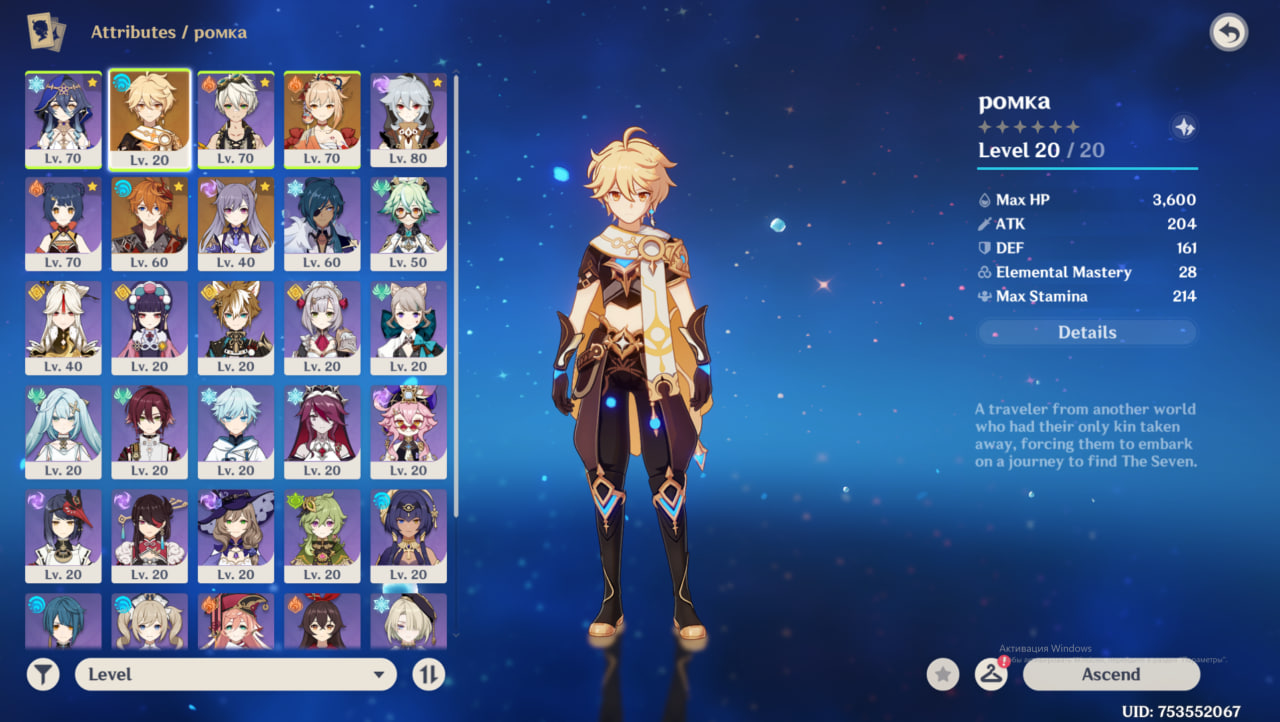Viewport: 1280px width, 722px height.
Task: Open the outfit hanger icon
Action: [991, 675]
